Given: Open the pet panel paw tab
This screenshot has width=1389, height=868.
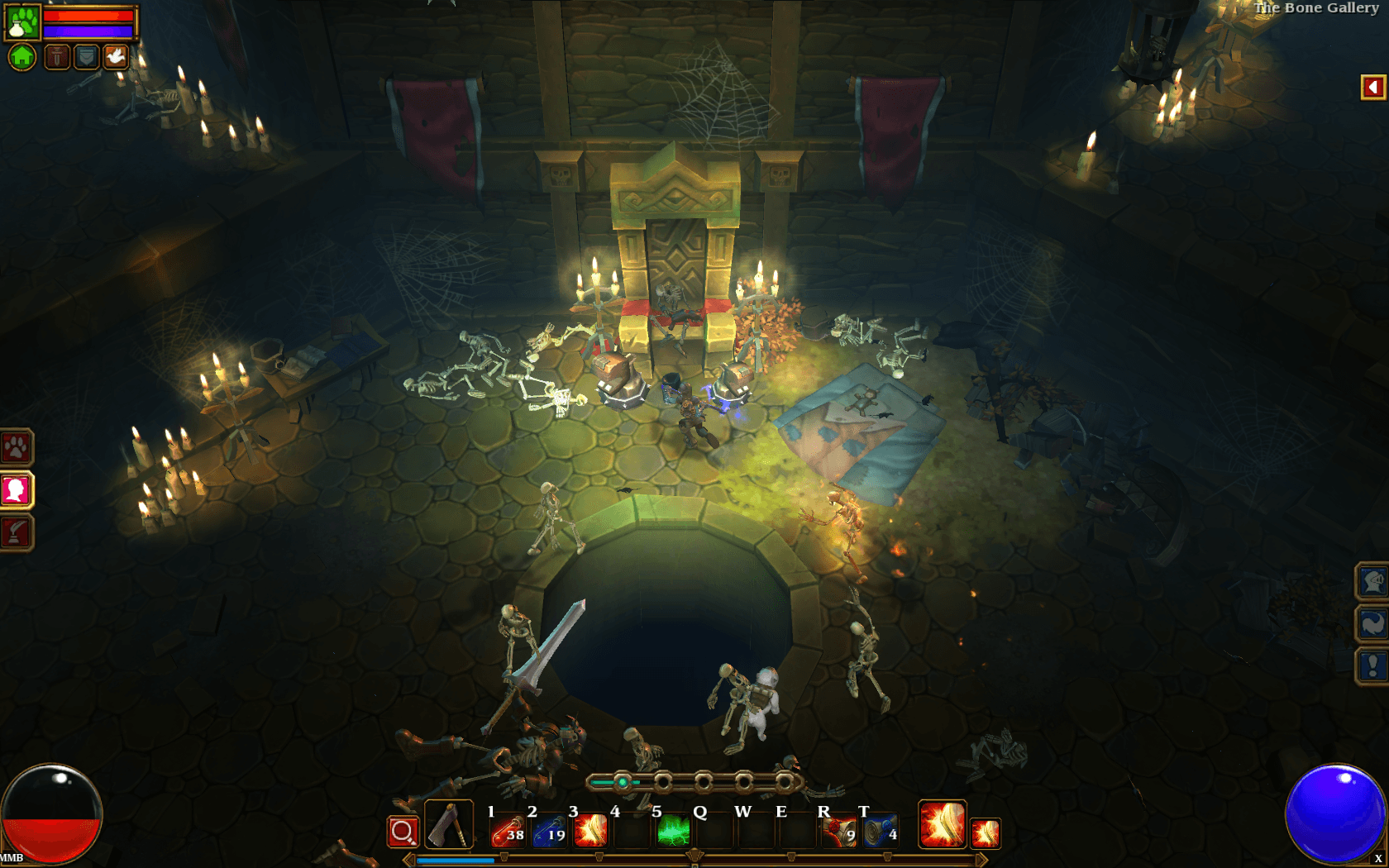Looking at the screenshot, I should (16, 448).
